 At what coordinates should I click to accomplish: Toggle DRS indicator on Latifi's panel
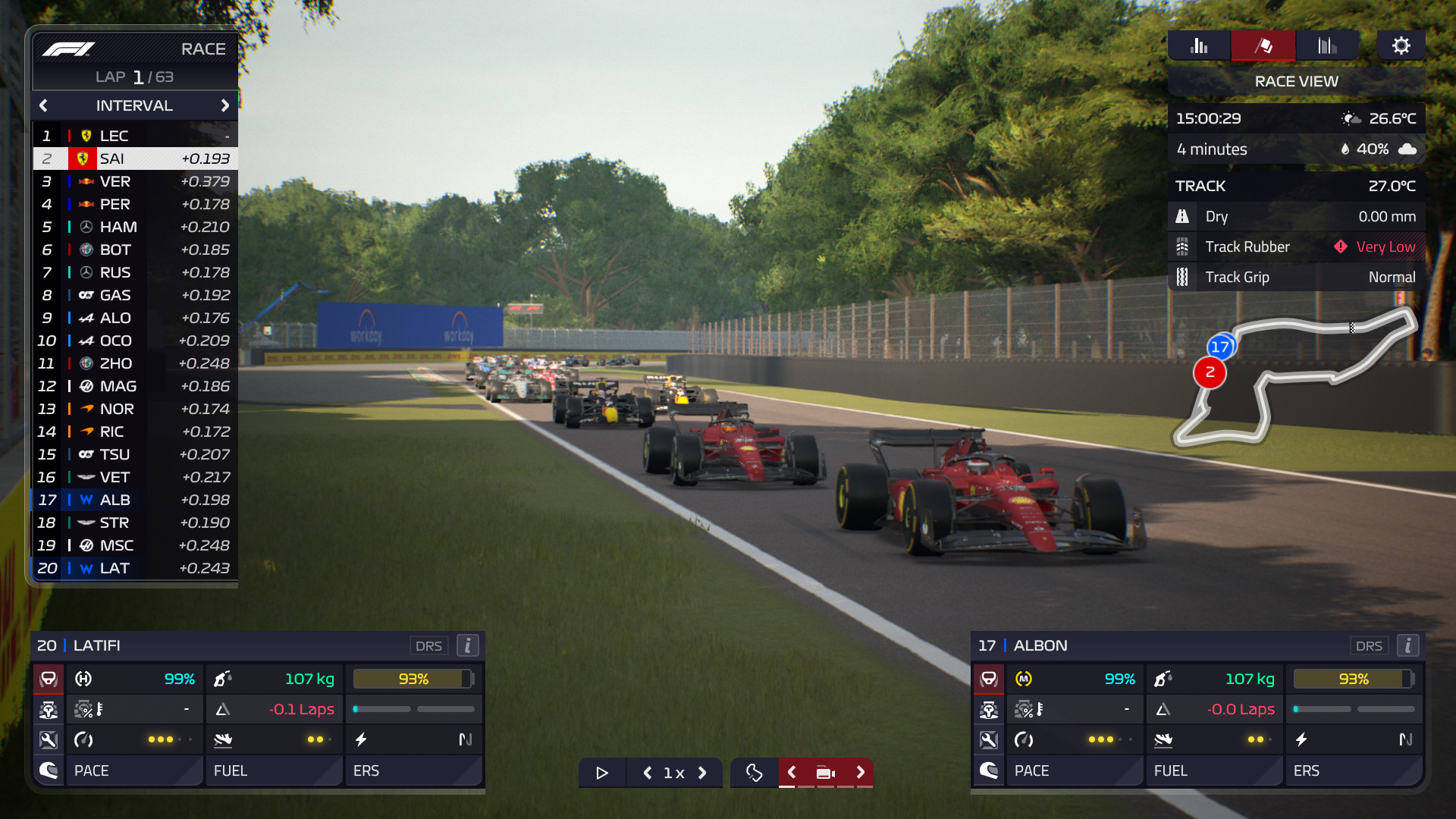[x=429, y=645]
